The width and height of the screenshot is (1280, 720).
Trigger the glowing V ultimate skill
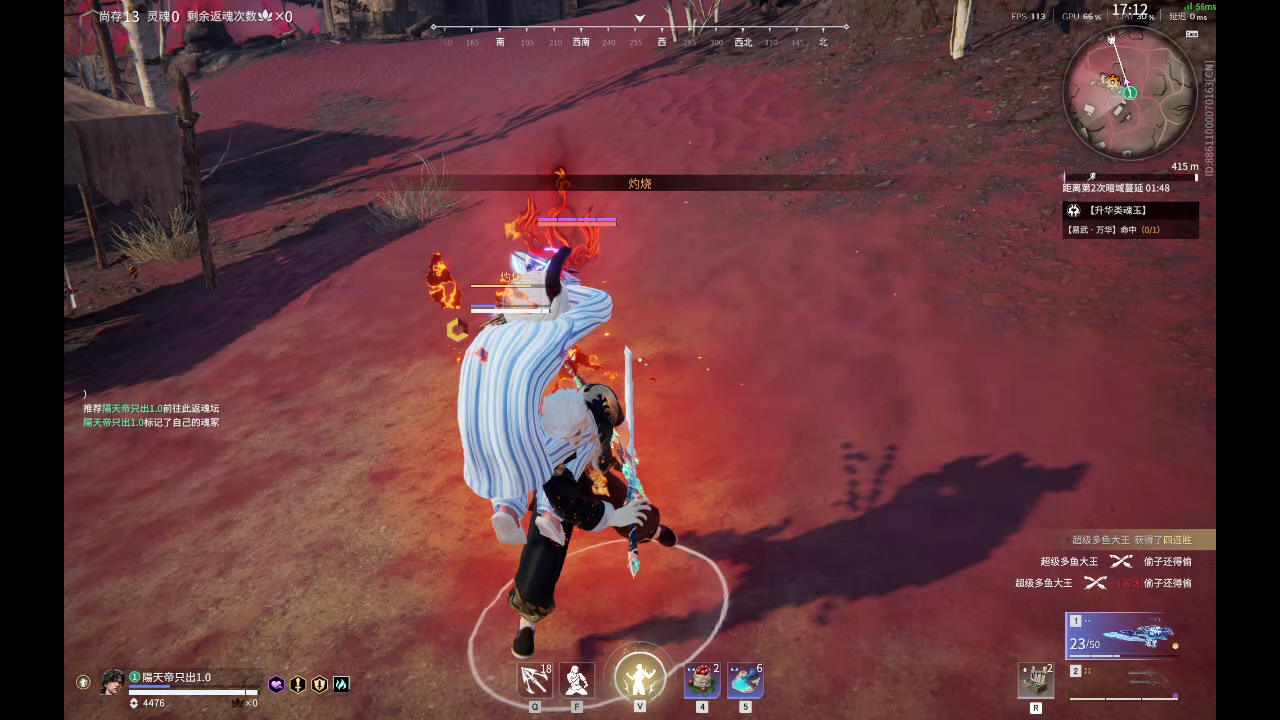(x=640, y=675)
